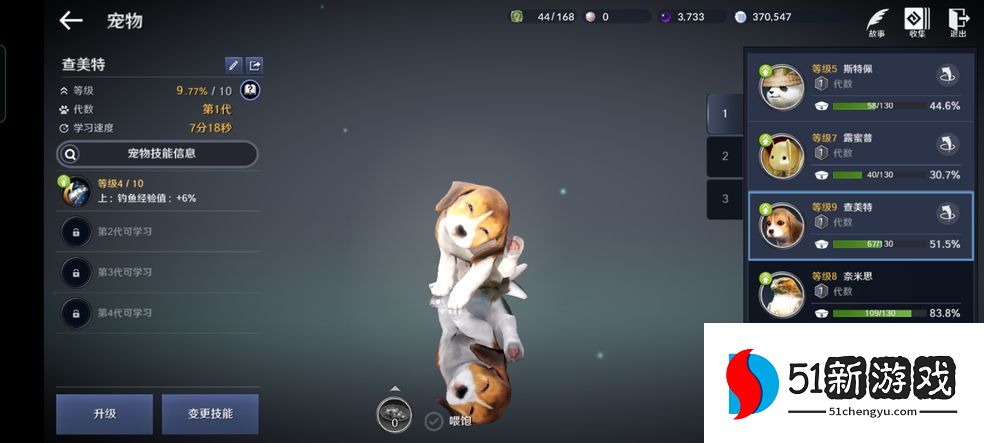Open 宠物技能信息 skill info

(x=157, y=154)
